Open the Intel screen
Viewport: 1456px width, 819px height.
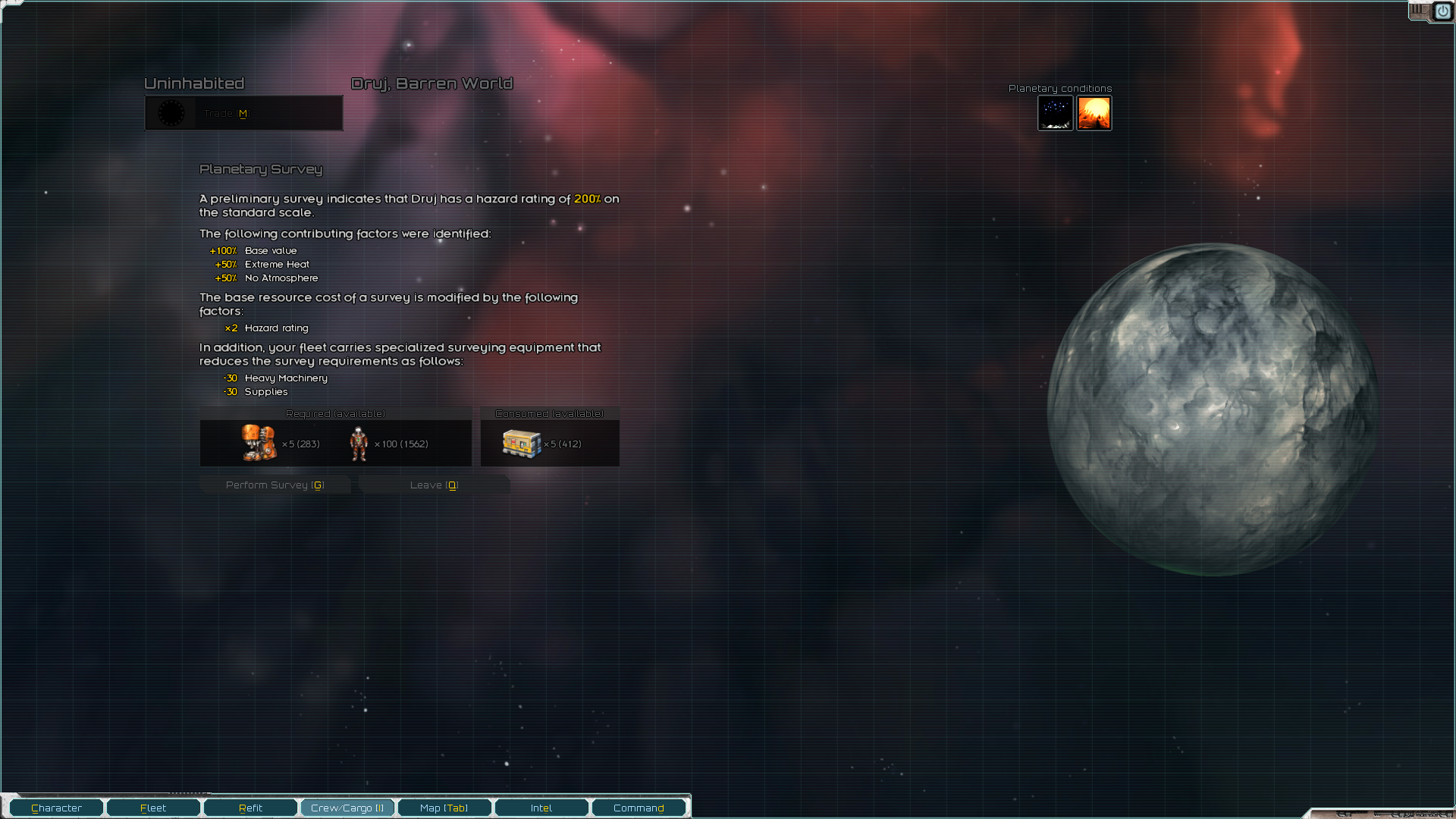tap(541, 807)
